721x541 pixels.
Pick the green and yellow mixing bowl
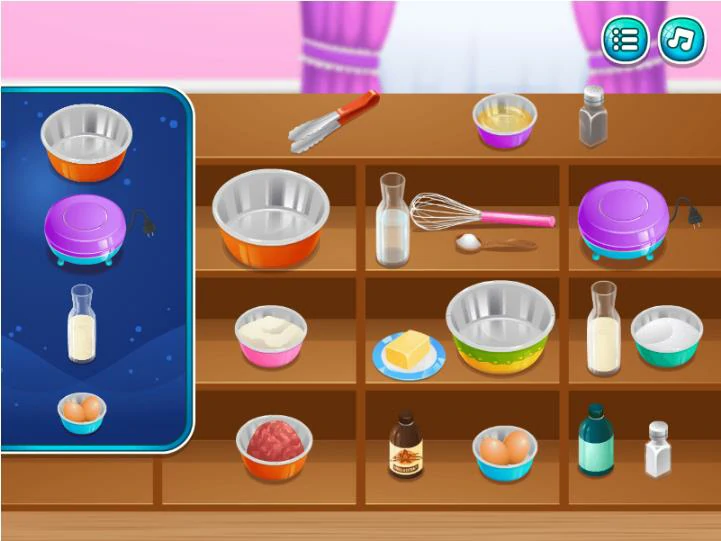click(500, 327)
